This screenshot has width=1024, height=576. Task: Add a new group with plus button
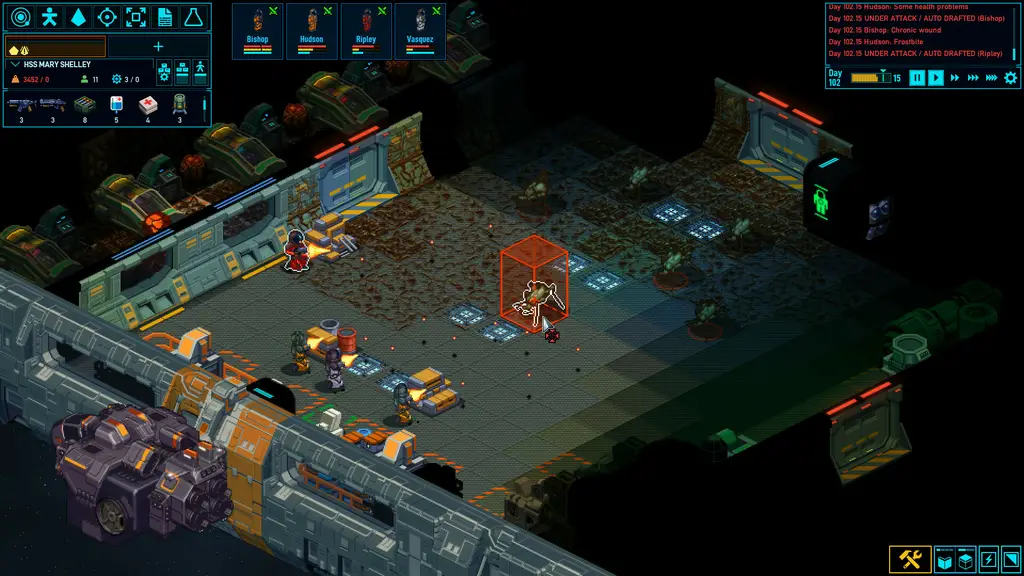pyautogui.click(x=158, y=46)
